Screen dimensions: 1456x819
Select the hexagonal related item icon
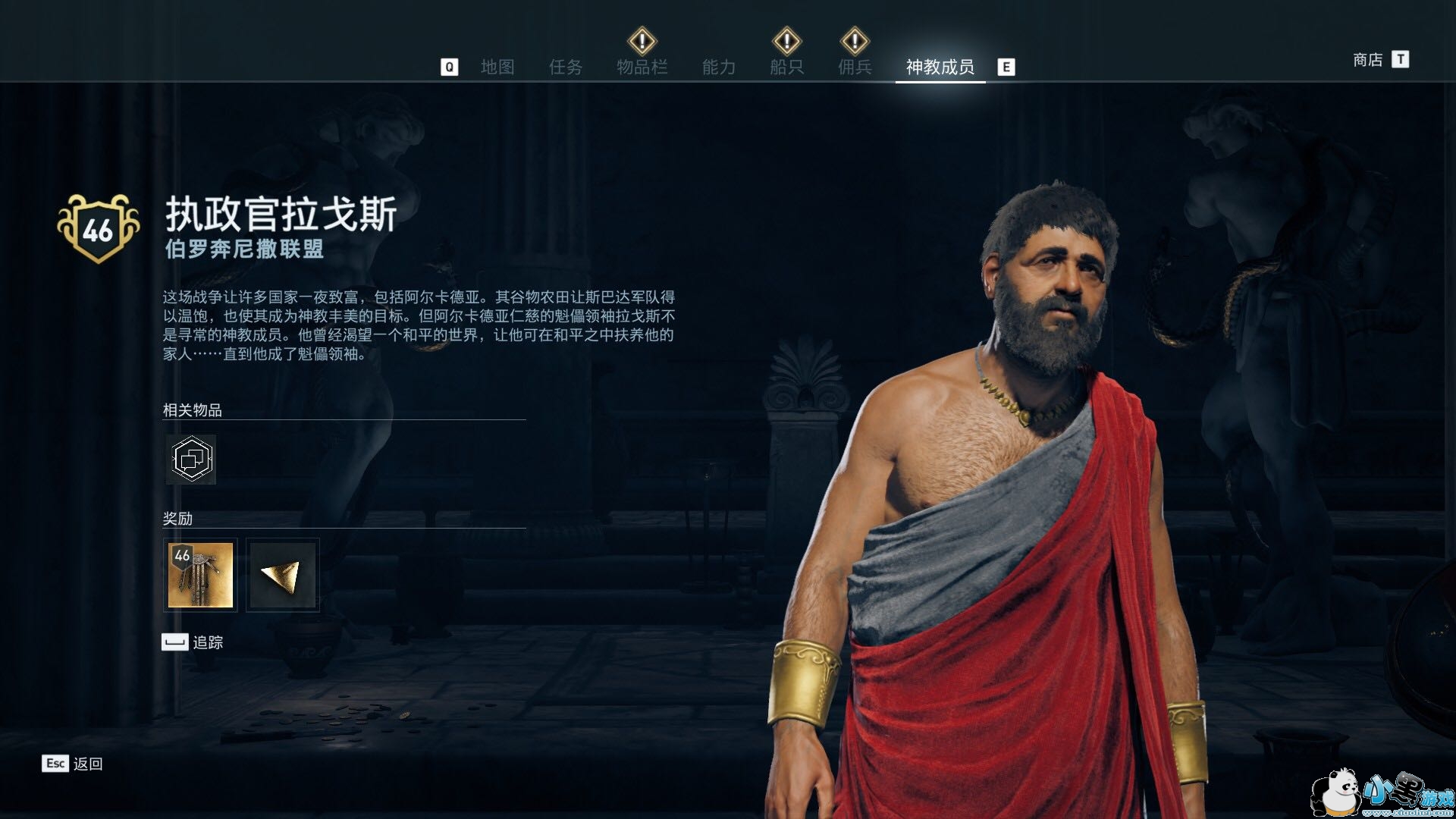click(191, 460)
